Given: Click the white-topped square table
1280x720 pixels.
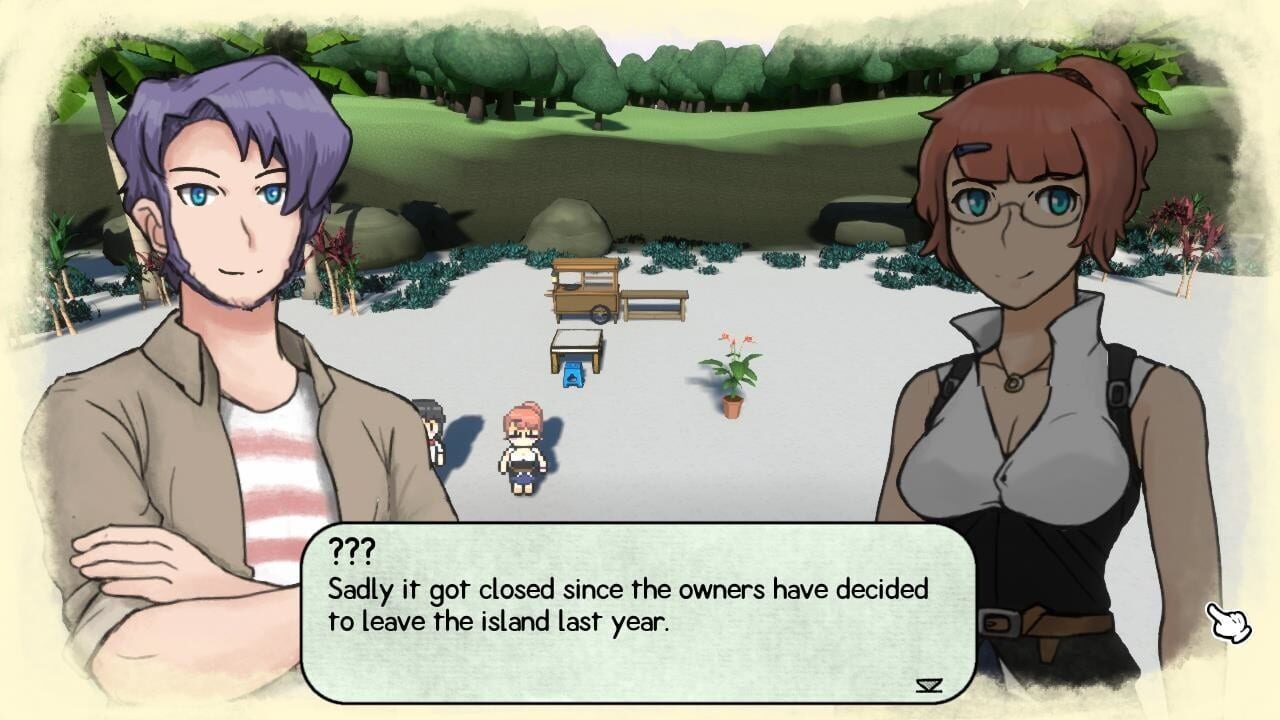Looking at the screenshot, I should [575, 343].
